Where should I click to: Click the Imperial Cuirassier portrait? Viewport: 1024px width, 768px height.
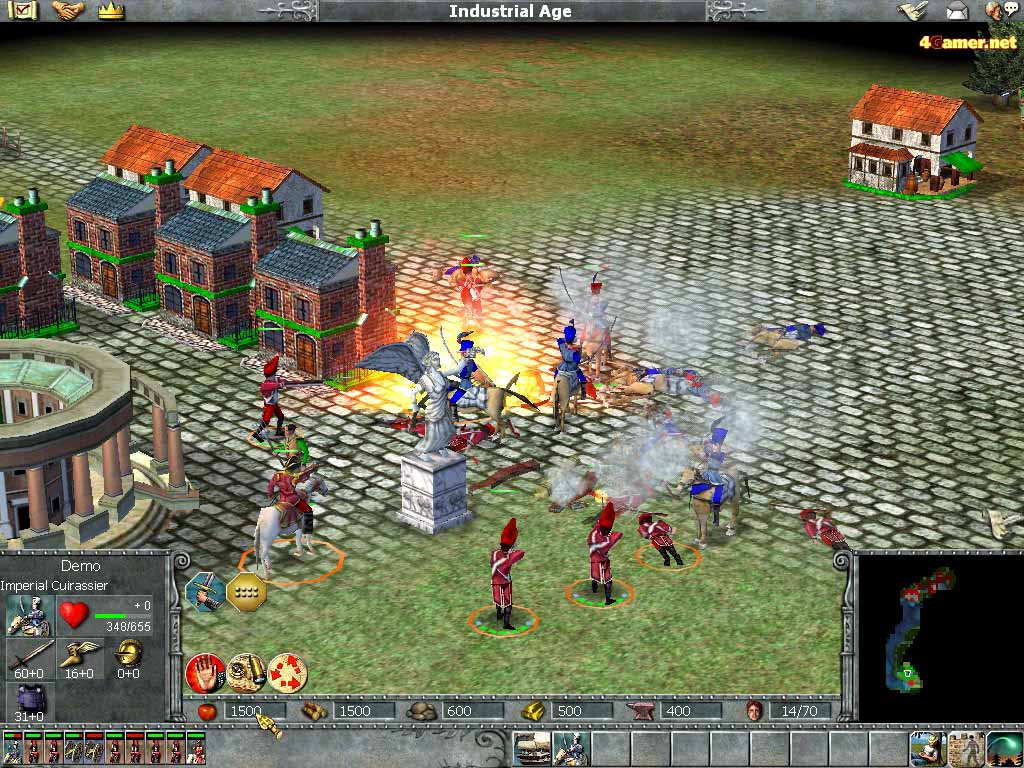(30, 614)
